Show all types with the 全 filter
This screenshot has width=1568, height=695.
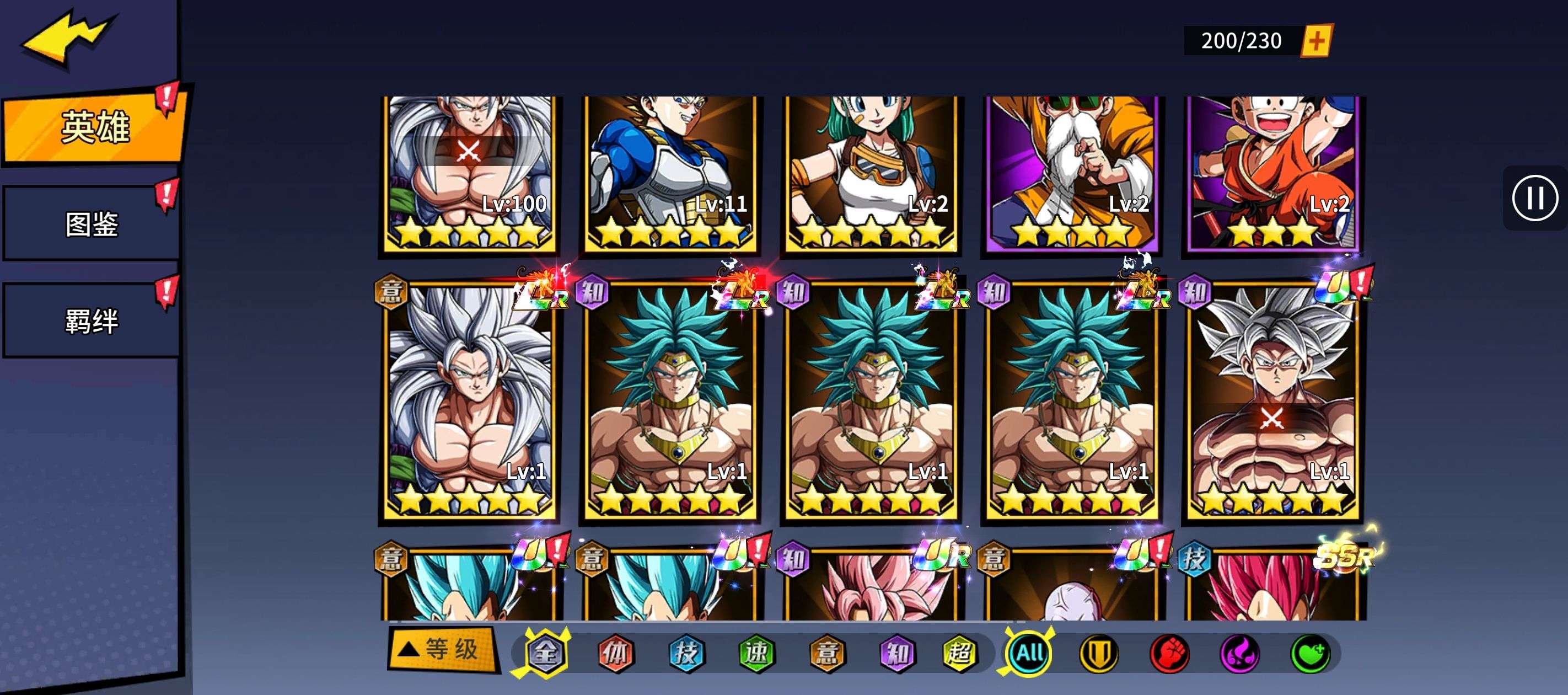(545, 653)
